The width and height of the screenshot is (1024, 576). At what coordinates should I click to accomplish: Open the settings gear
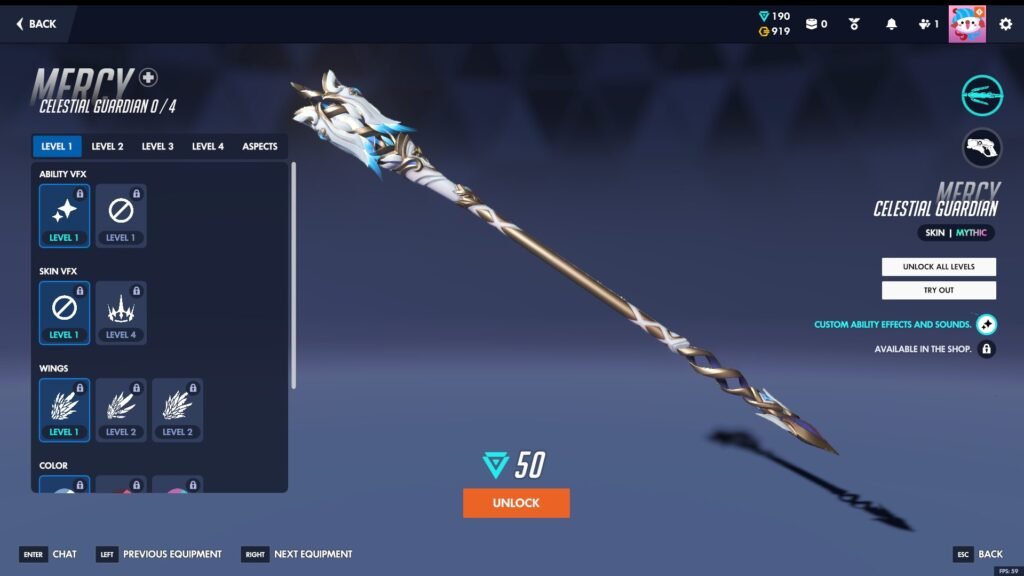(1006, 24)
